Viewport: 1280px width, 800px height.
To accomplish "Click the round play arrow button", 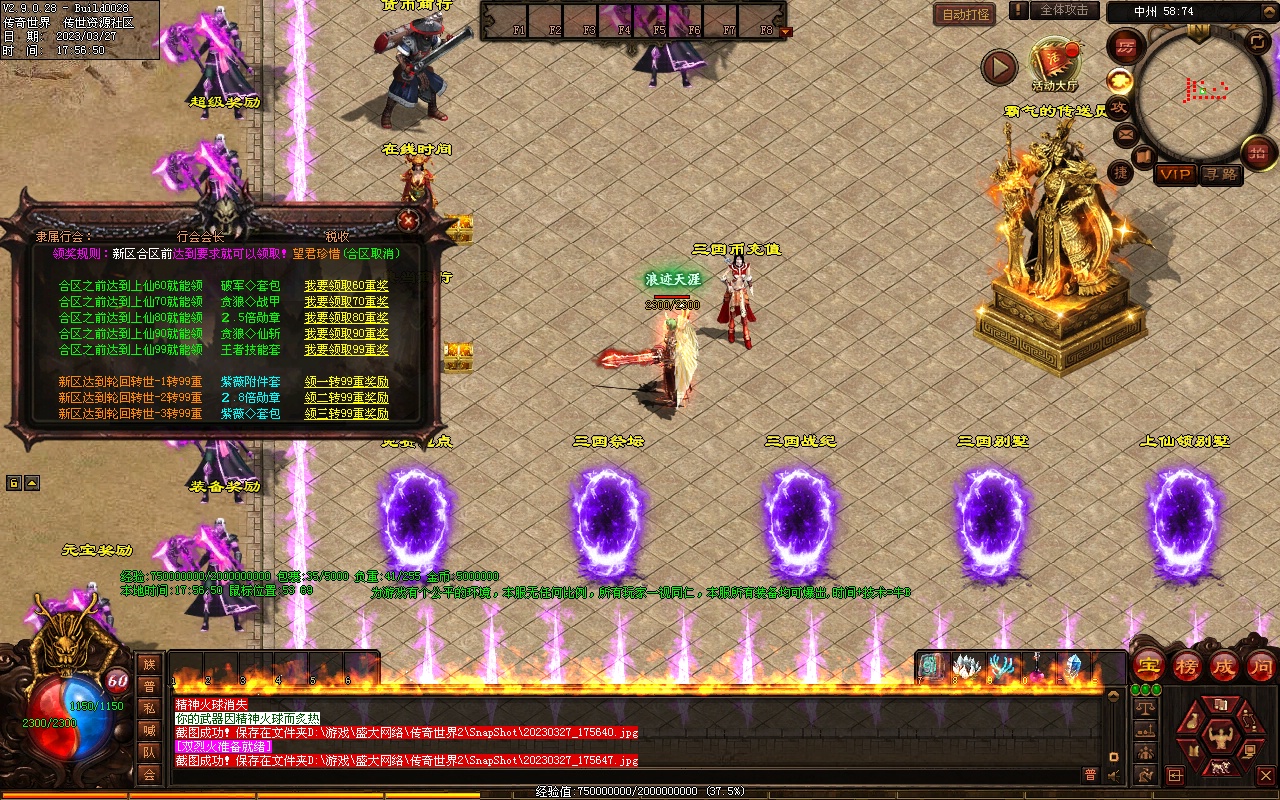I will [998, 67].
